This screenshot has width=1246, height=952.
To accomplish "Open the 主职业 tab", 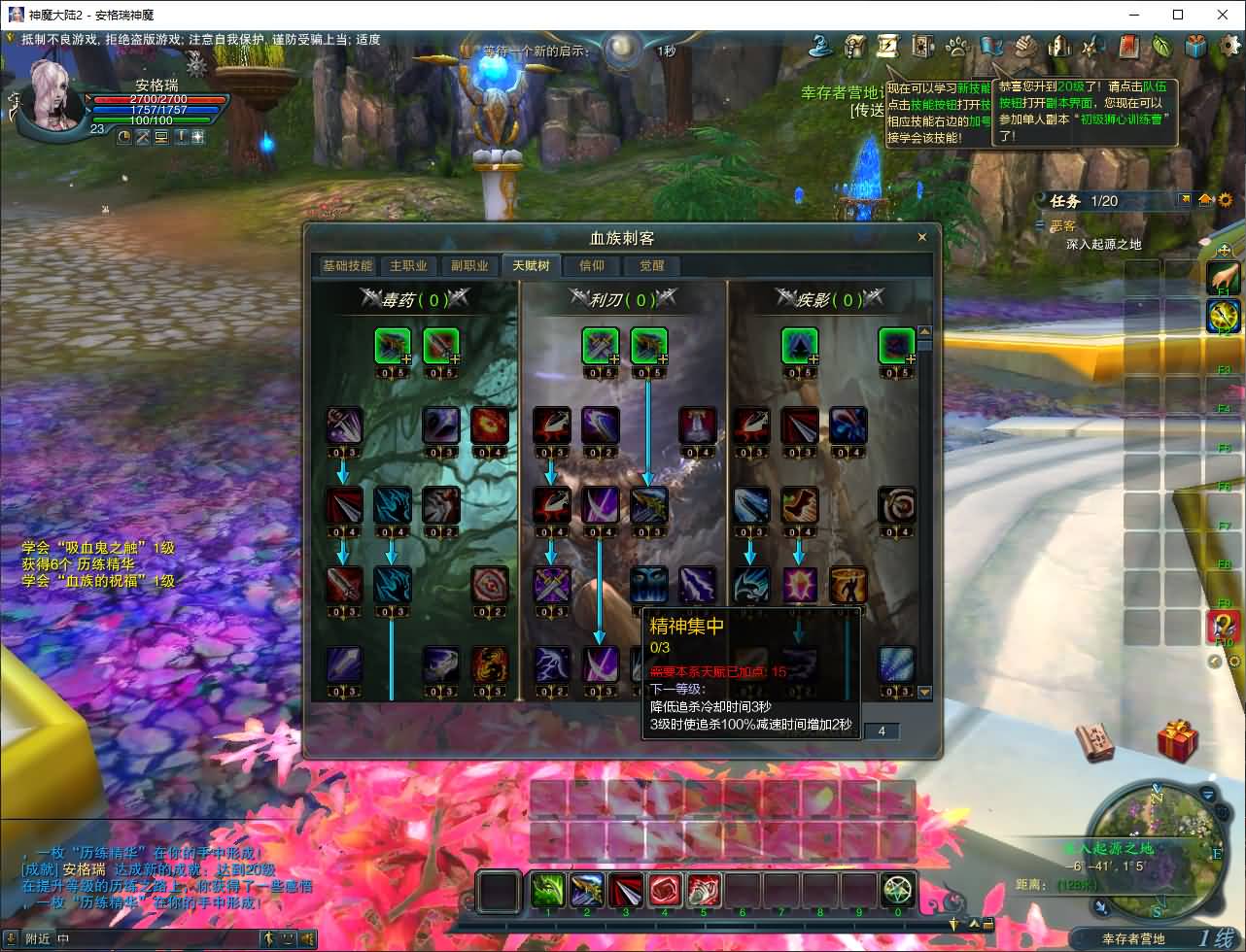I will (x=408, y=266).
